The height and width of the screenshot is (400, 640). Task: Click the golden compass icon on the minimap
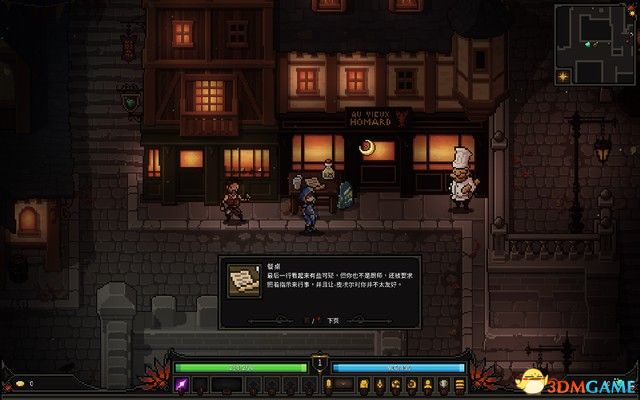563,76
